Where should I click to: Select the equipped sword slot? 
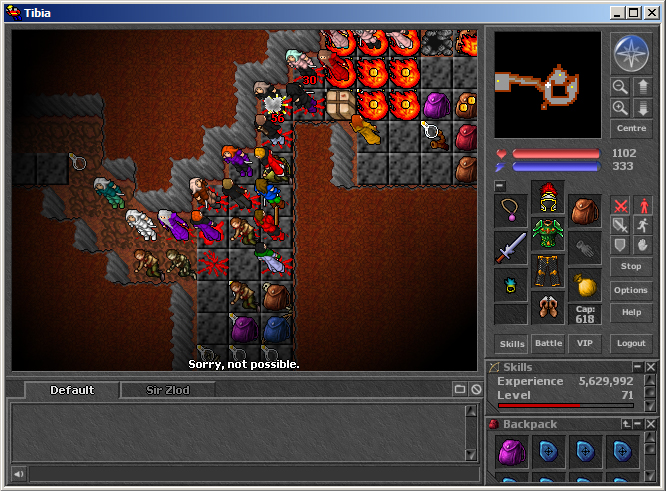click(x=510, y=247)
